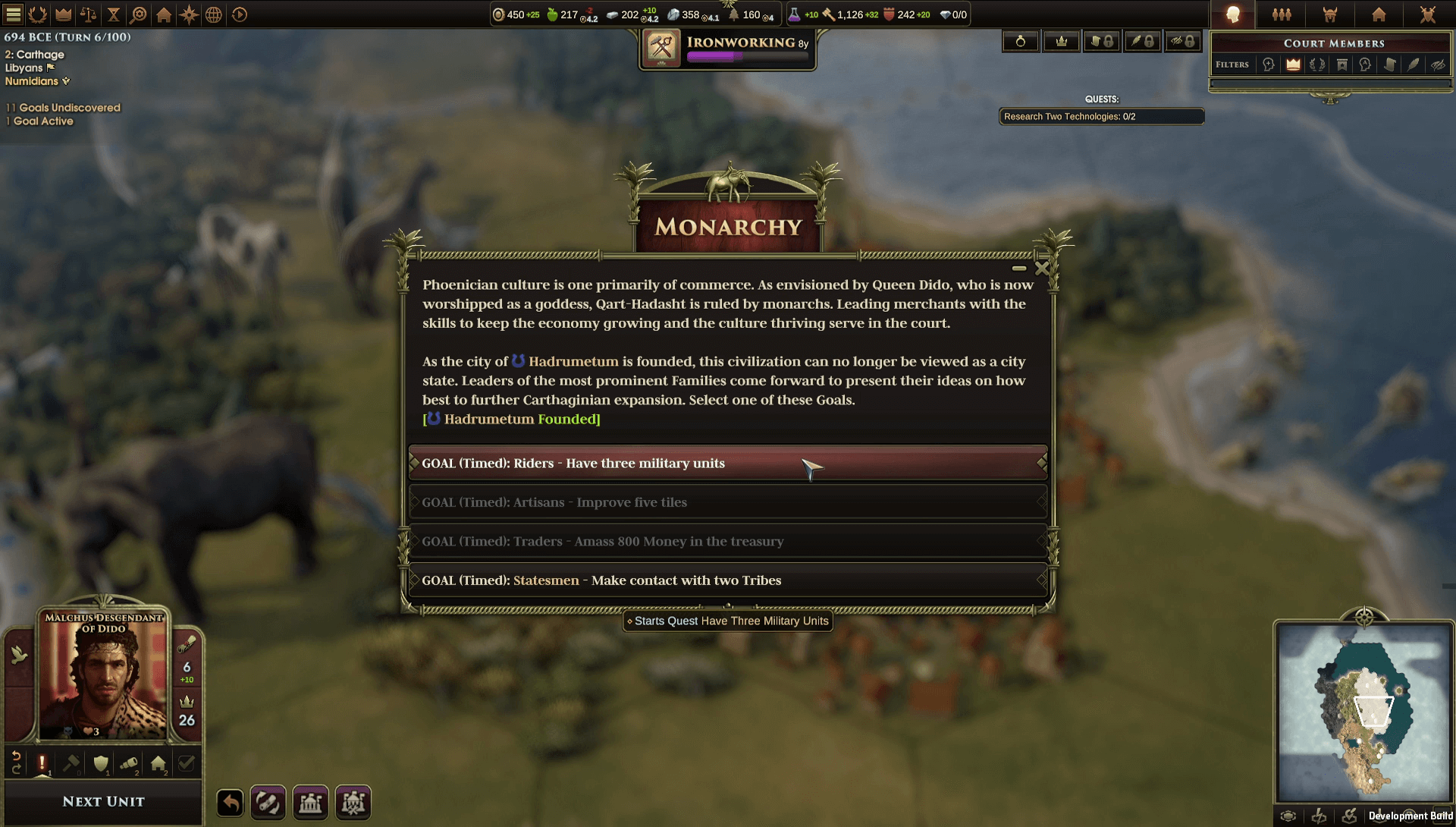Image resolution: width=1456 pixels, height=827 pixels.
Task: Open the hamburger main menu
Action: pos(14,14)
